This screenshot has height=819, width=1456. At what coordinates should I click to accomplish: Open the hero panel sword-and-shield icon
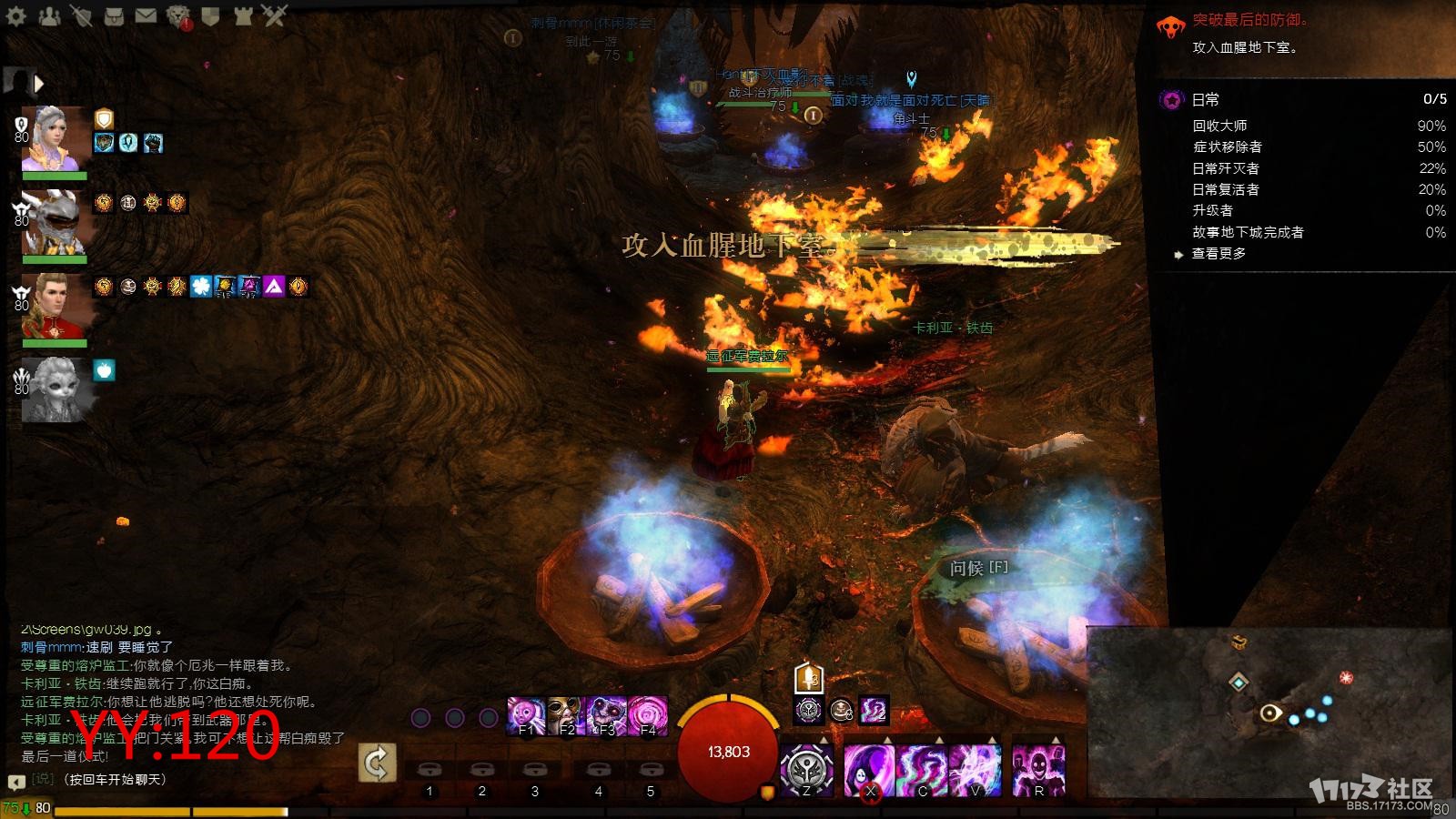click(x=81, y=15)
